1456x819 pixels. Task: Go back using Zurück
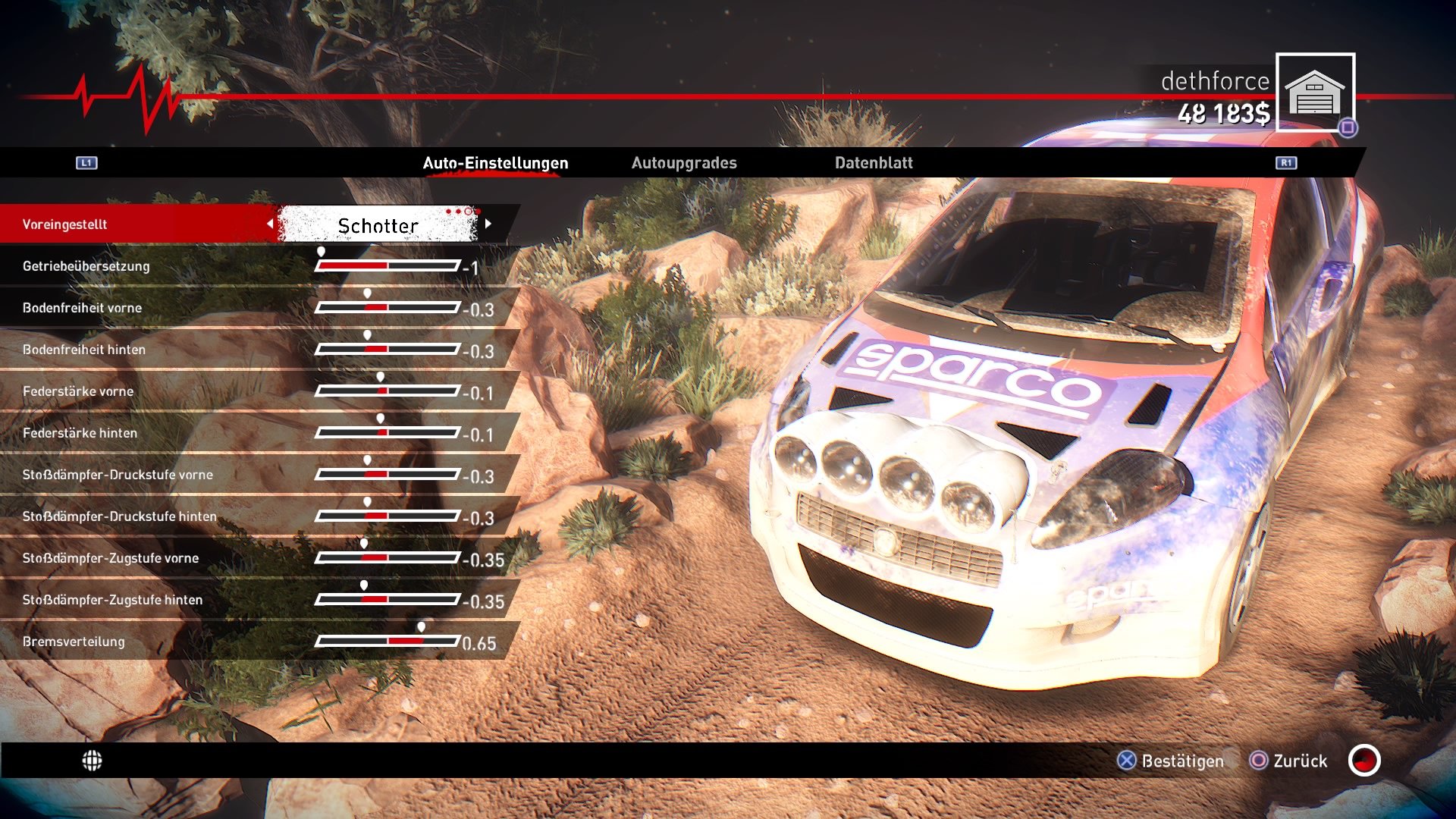tap(1298, 761)
